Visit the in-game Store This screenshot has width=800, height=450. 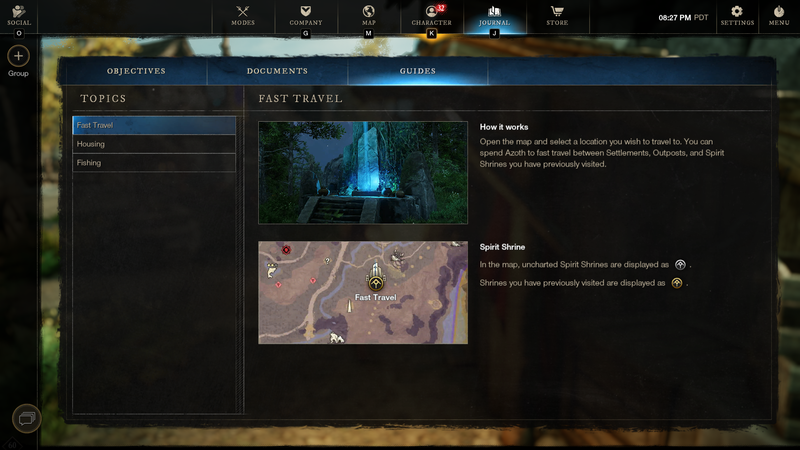click(557, 15)
